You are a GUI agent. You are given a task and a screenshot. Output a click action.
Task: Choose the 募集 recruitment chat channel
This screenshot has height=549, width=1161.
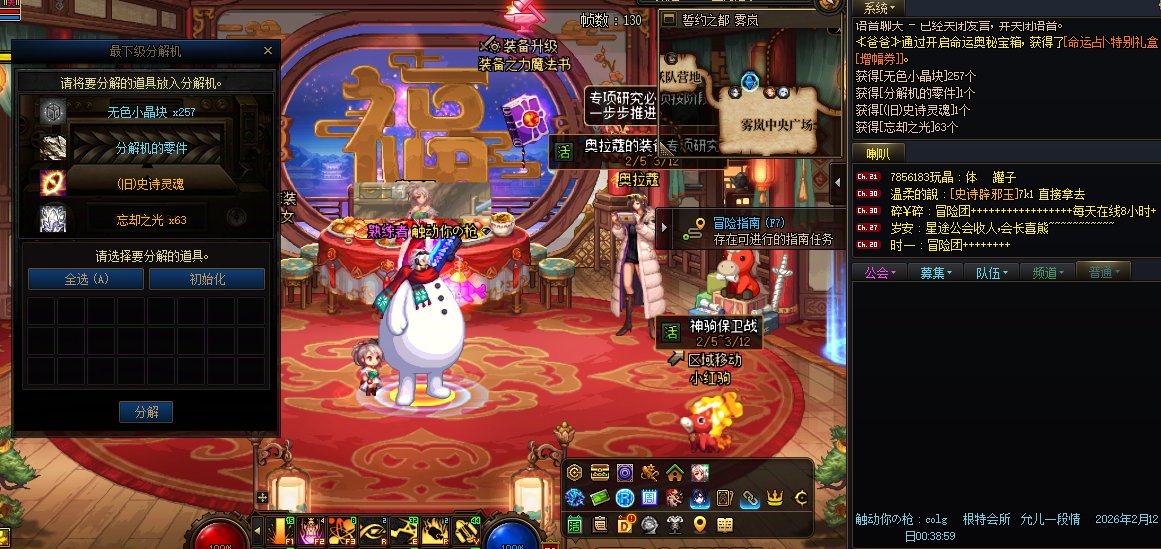935,271
